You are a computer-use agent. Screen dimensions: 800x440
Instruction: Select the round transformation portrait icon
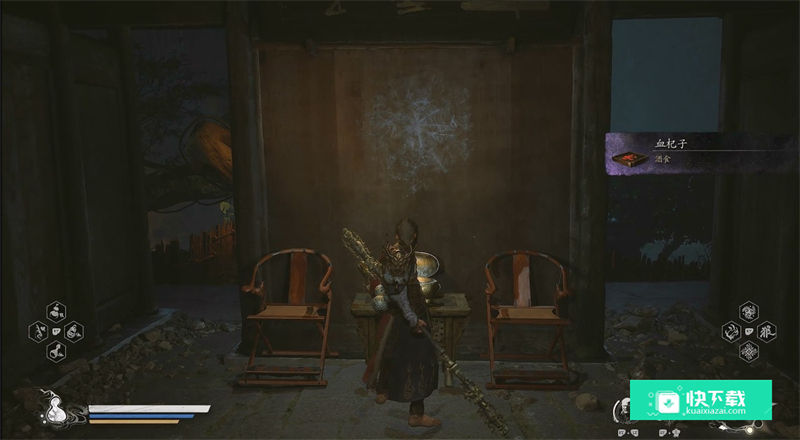pyautogui.click(x=623, y=408)
